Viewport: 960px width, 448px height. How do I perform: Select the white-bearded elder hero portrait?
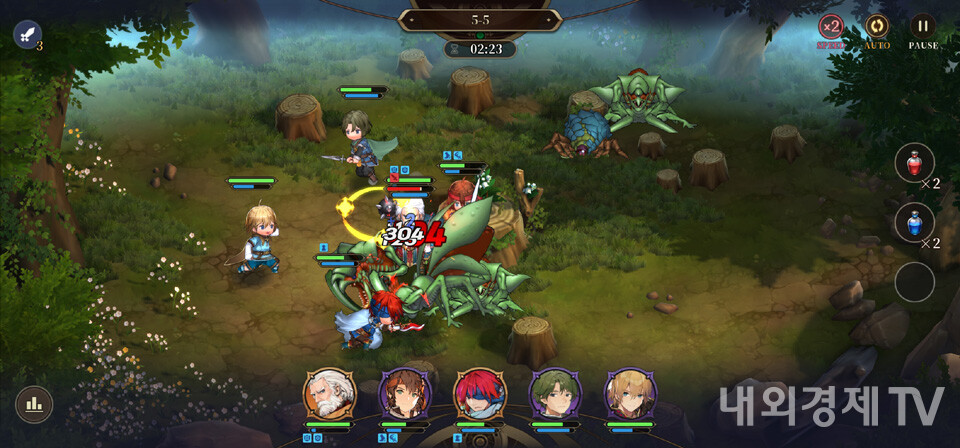(x=328, y=394)
